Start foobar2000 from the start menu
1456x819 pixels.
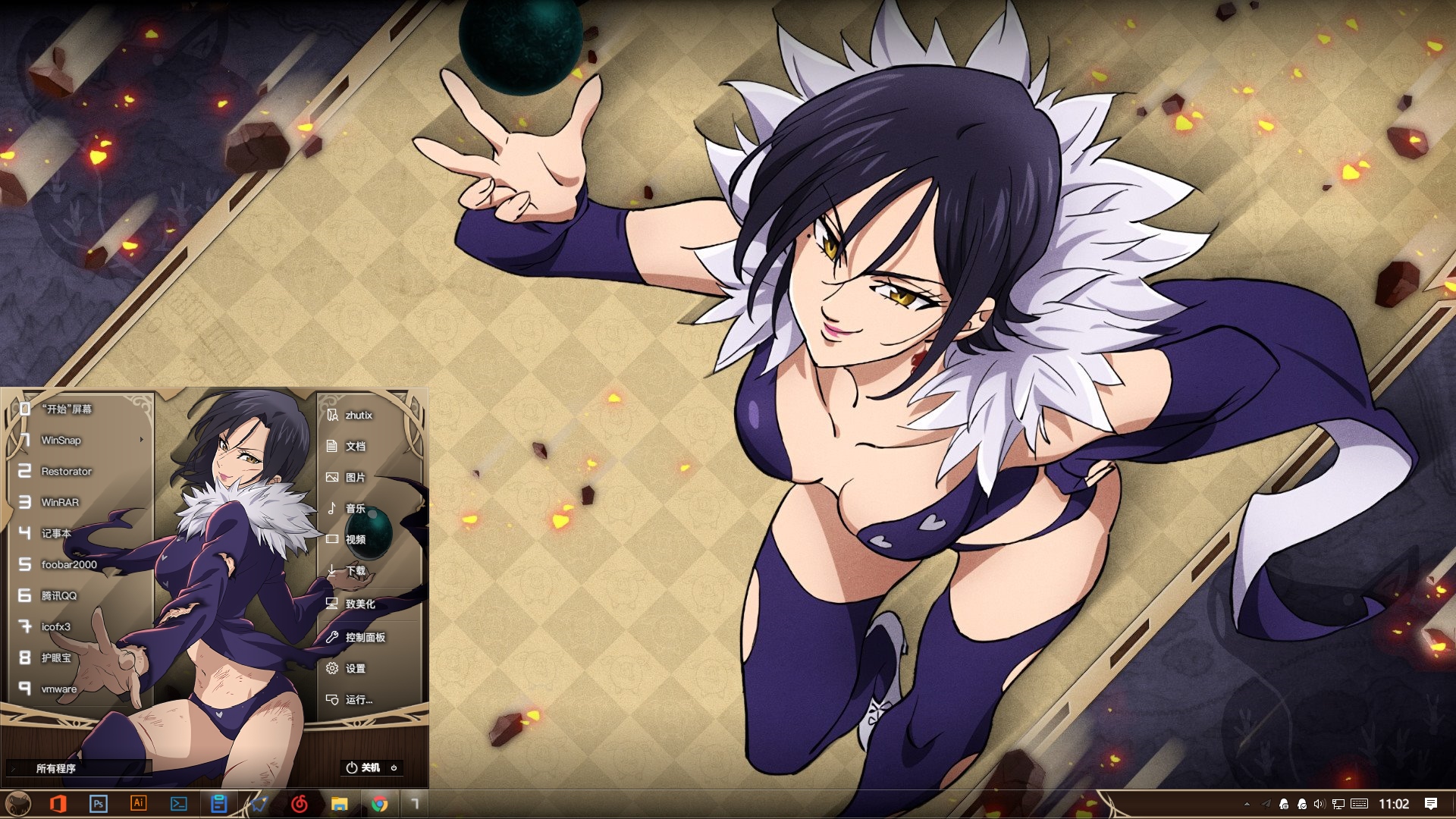tap(68, 564)
